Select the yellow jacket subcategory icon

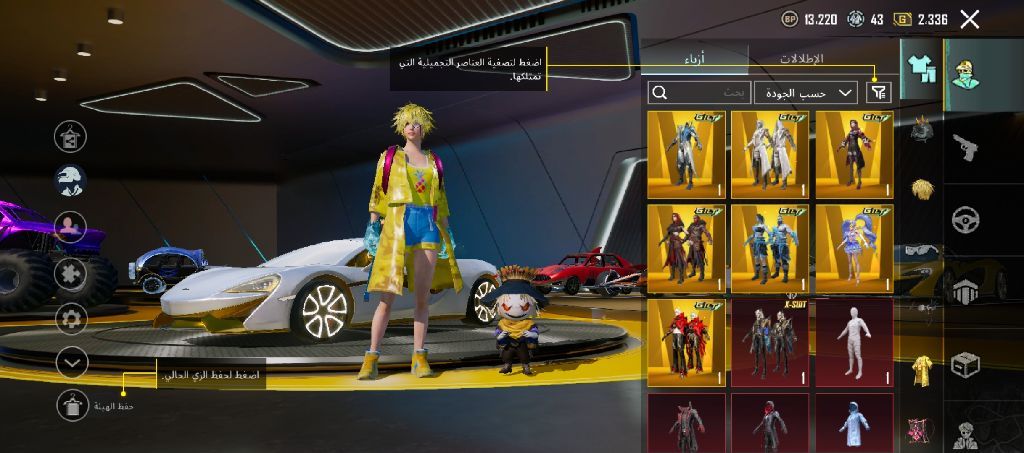tap(921, 371)
